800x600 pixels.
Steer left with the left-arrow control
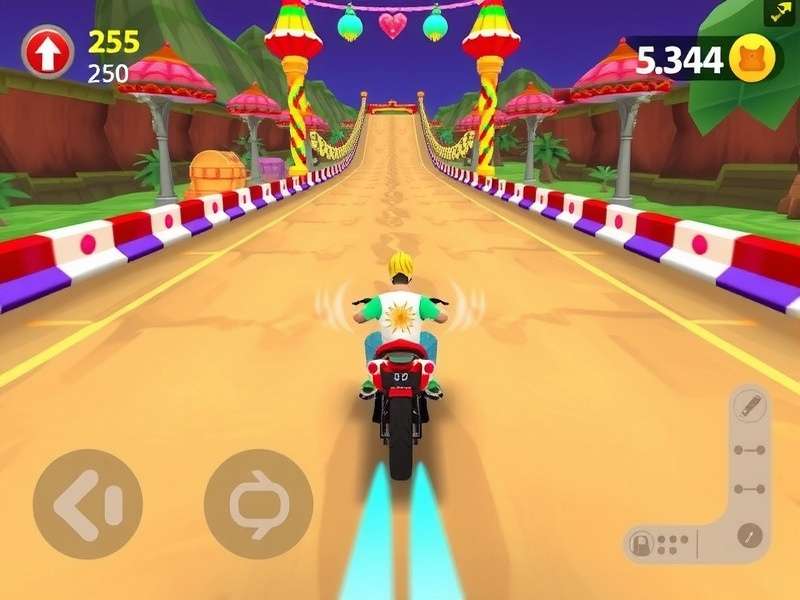point(88,504)
